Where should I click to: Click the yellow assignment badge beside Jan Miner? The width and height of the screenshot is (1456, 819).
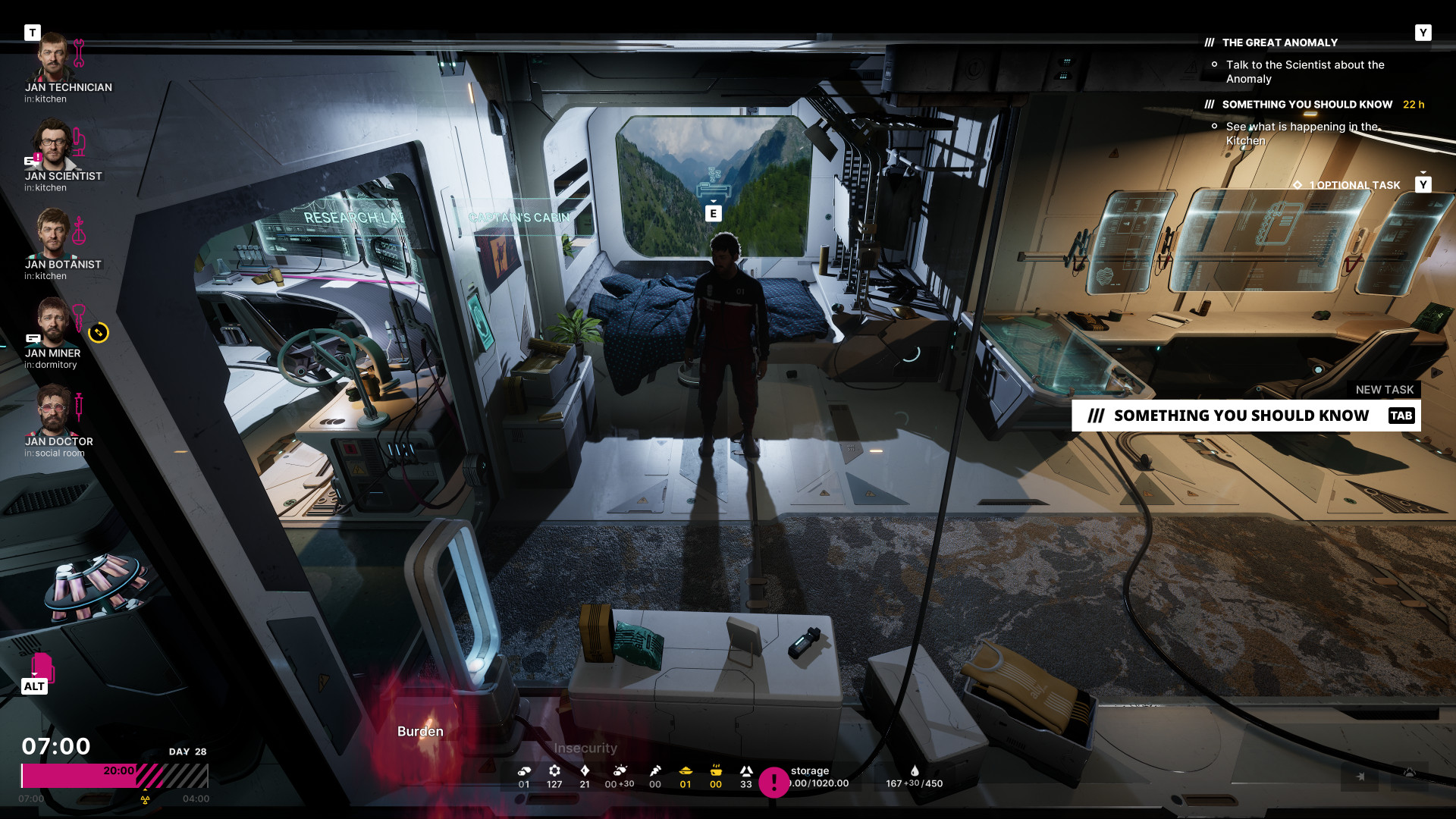(x=99, y=333)
